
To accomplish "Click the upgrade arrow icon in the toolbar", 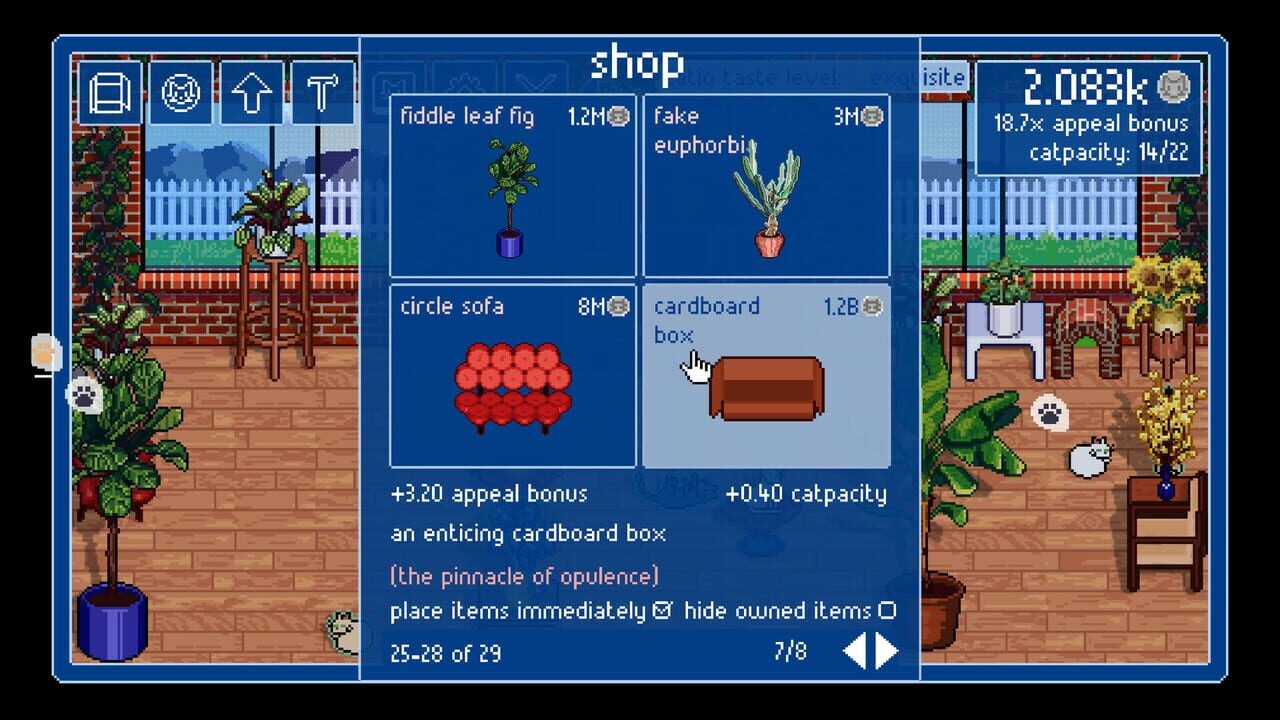I will click(250, 93).
